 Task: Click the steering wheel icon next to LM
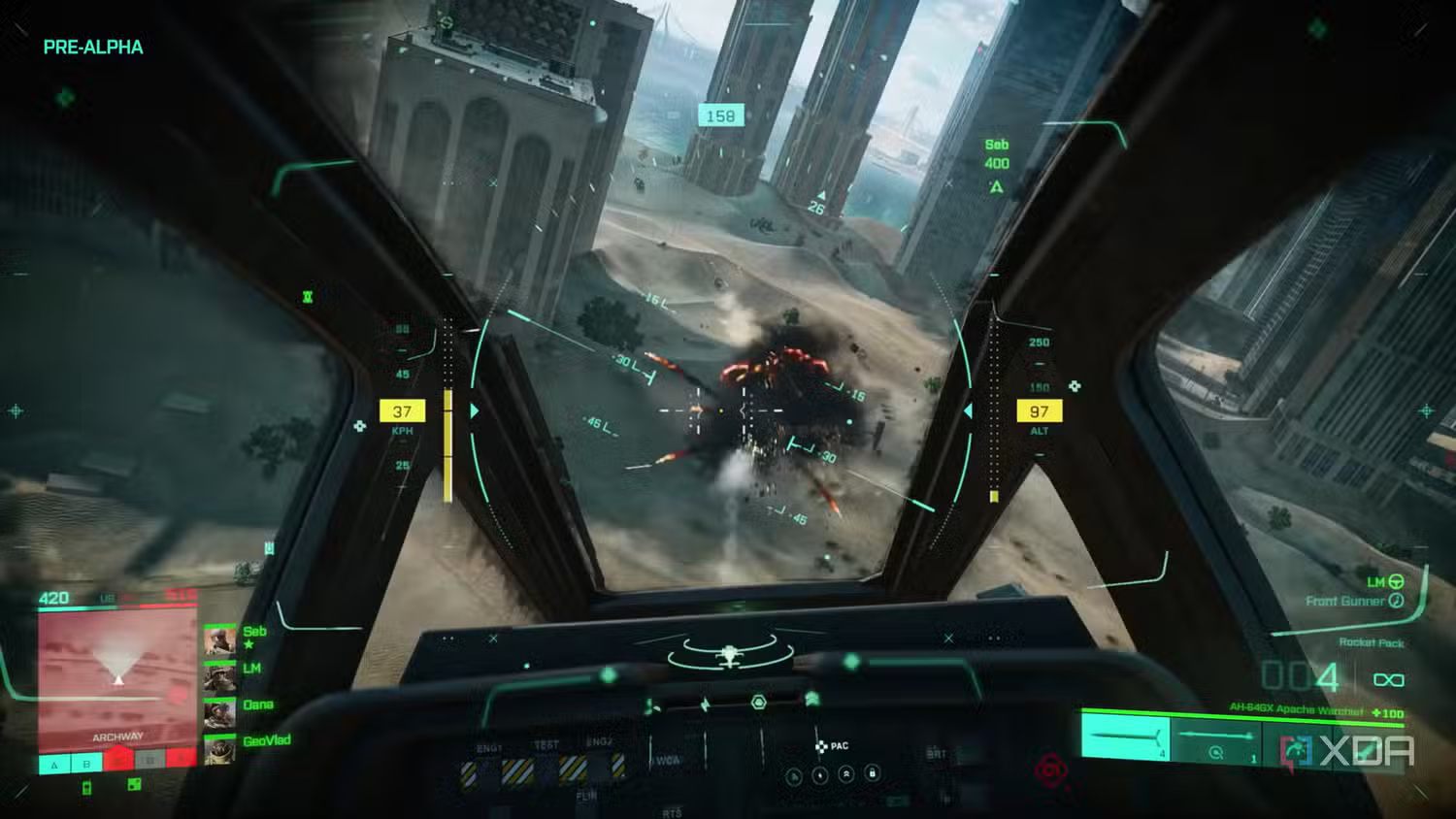point(1396,583)
